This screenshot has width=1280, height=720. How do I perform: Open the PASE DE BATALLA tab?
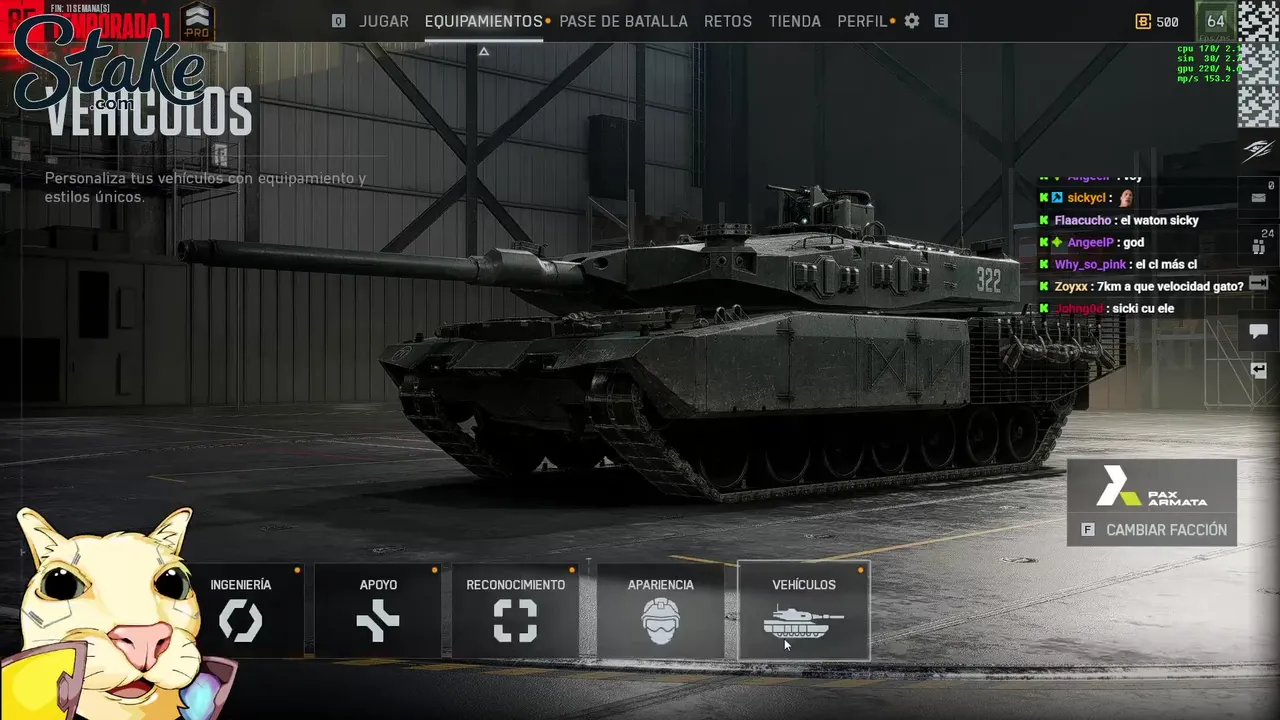point(623,21)
